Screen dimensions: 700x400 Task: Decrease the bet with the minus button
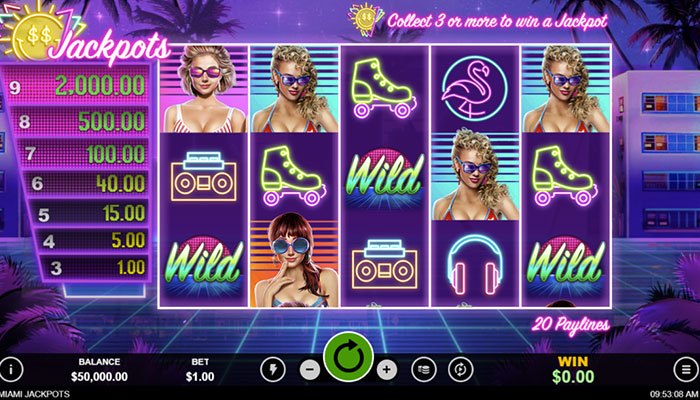310,368
